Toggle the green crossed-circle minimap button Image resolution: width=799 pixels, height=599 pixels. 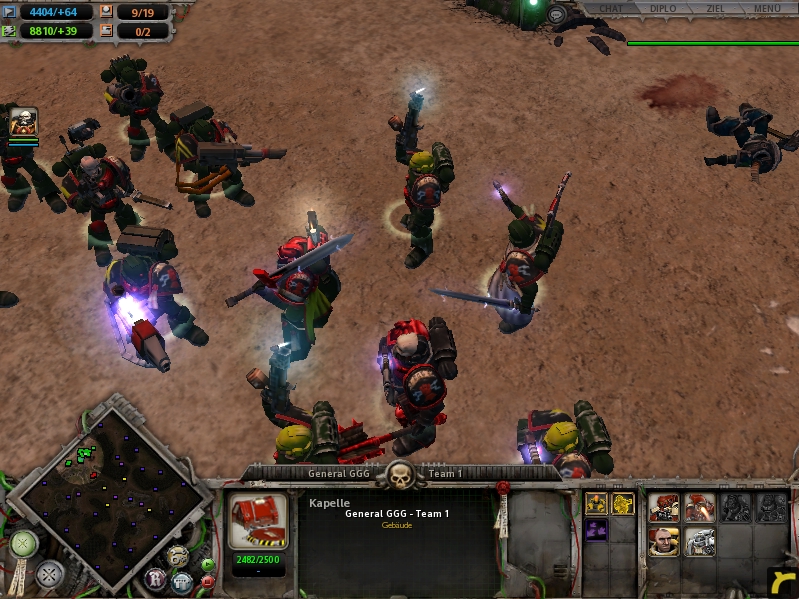pos(24,545)
